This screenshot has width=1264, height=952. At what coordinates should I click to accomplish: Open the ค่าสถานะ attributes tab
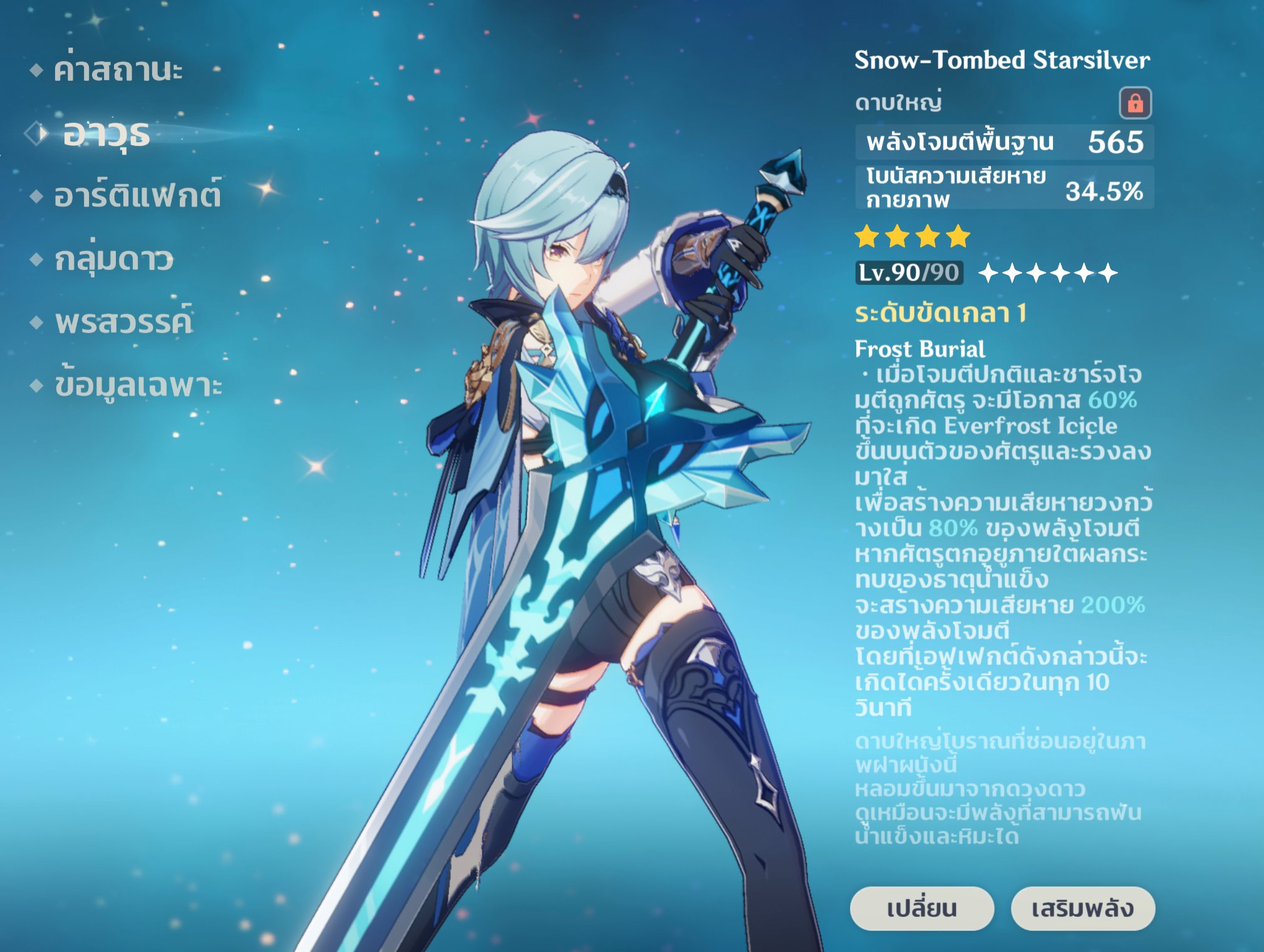point(118,70)
